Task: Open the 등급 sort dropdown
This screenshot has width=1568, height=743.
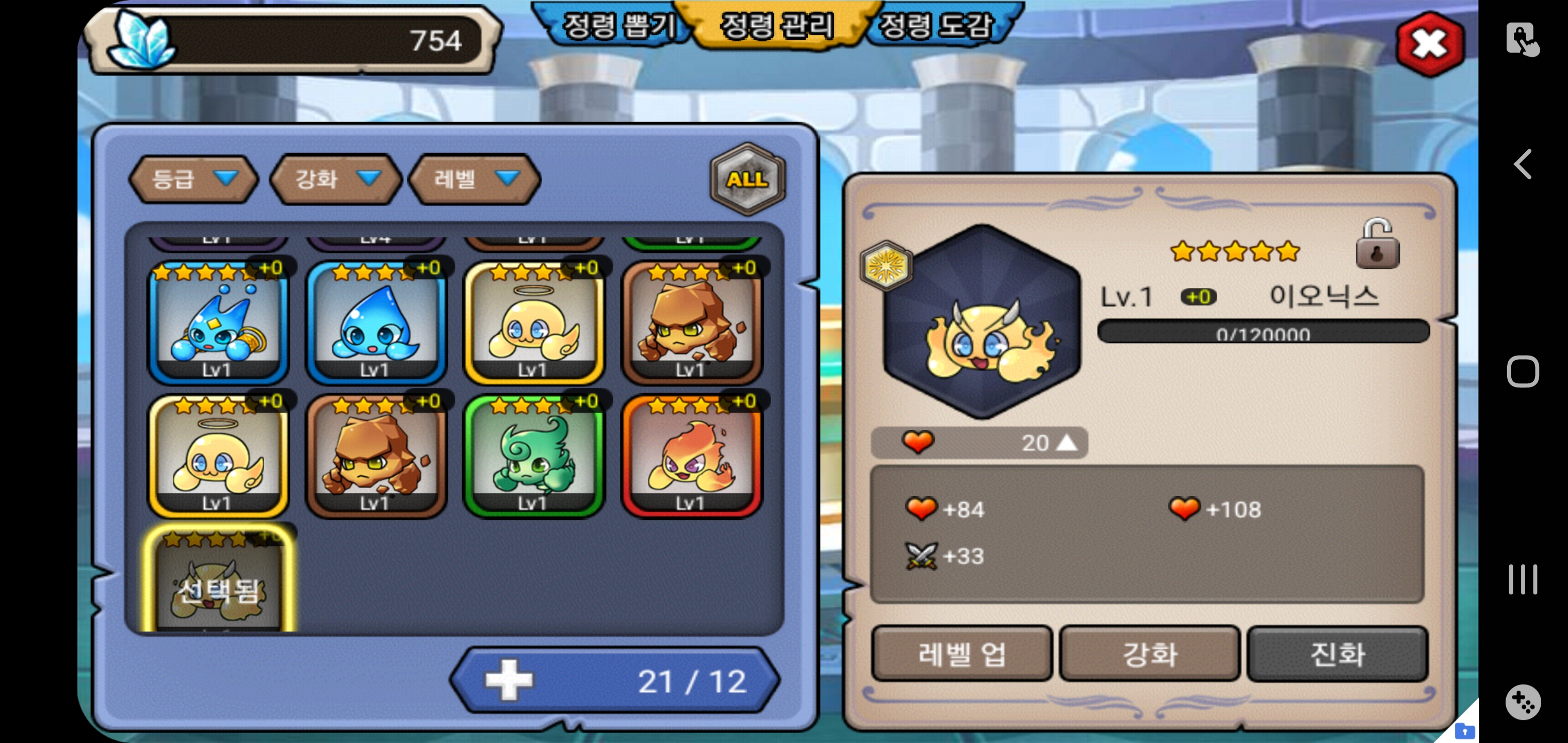Action: coord(193,179)
